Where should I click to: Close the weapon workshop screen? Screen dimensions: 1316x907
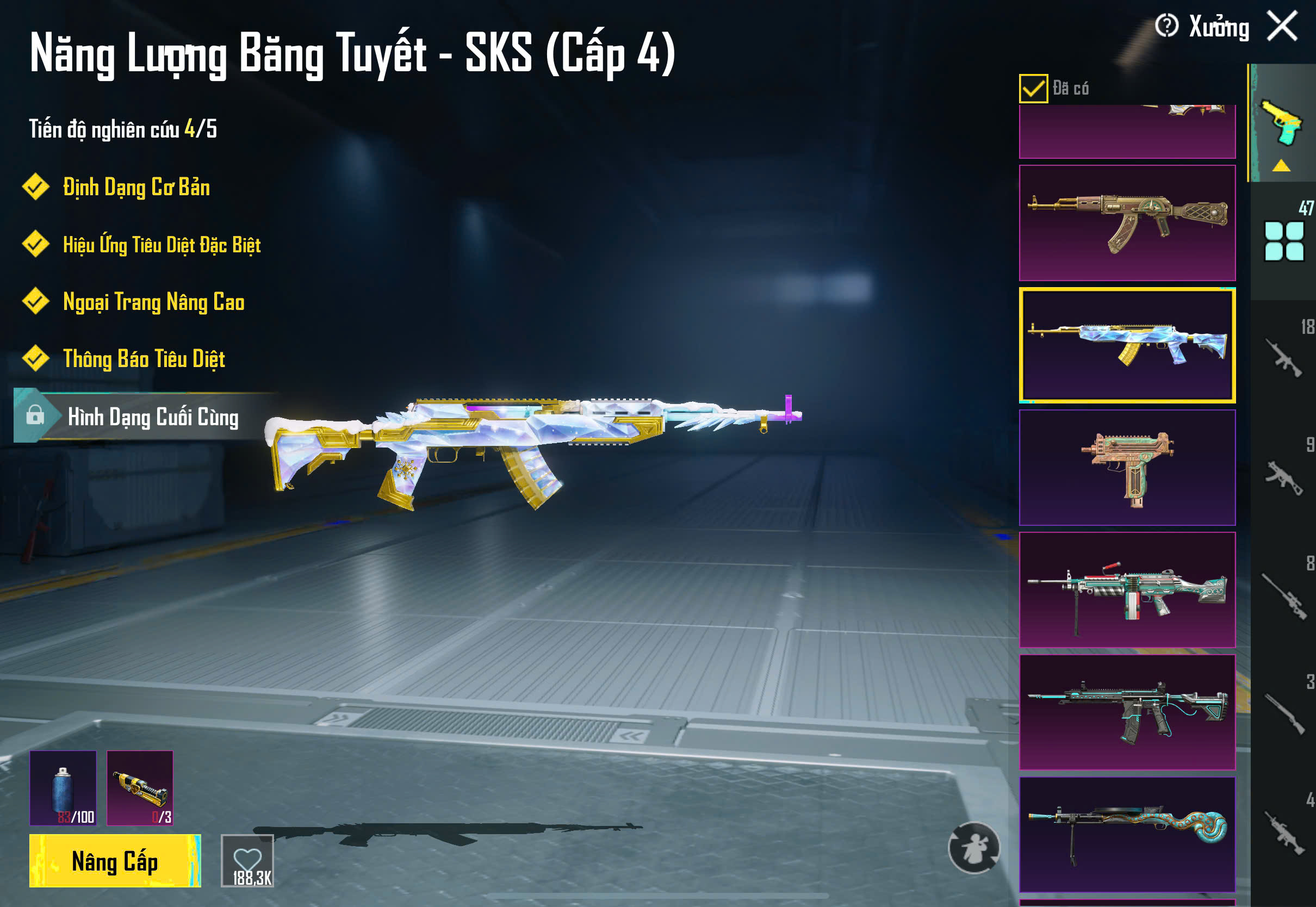point(1282,27)
